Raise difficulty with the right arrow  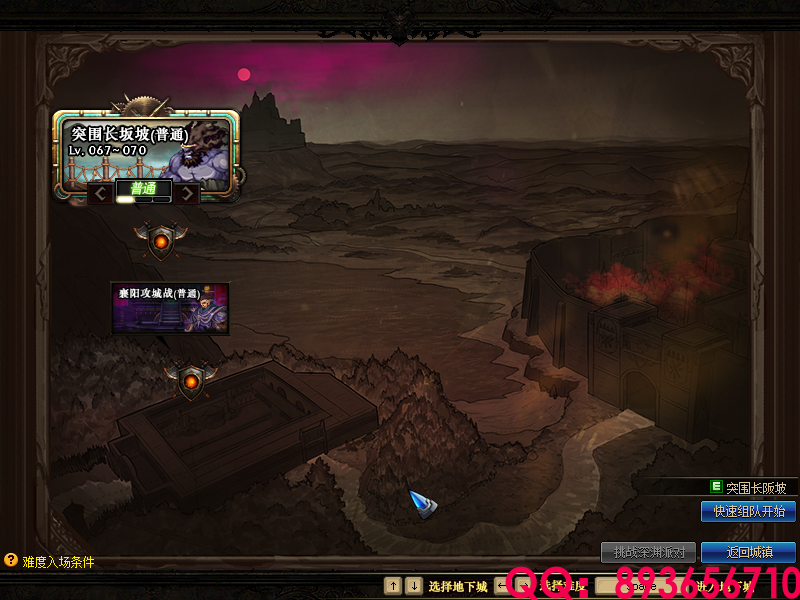[186, 192]
